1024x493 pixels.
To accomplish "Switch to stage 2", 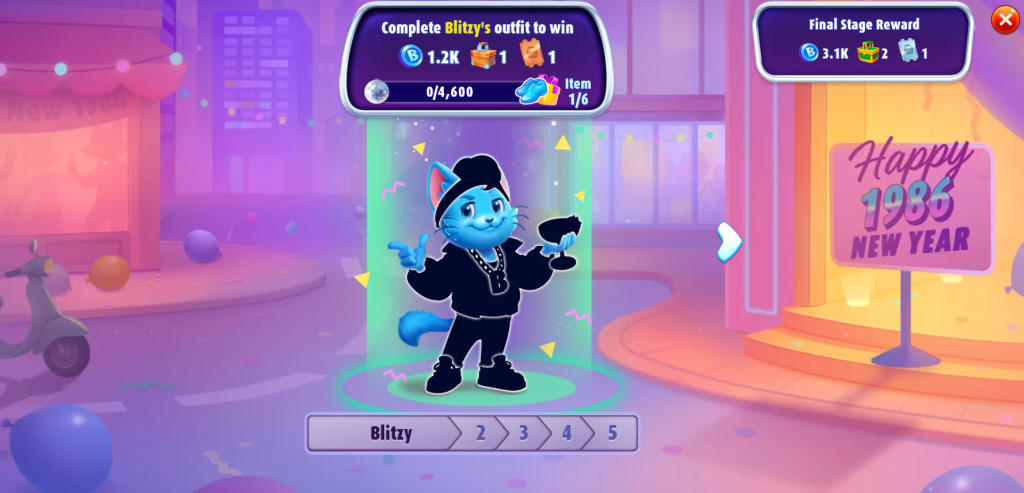I will point(480,434).
